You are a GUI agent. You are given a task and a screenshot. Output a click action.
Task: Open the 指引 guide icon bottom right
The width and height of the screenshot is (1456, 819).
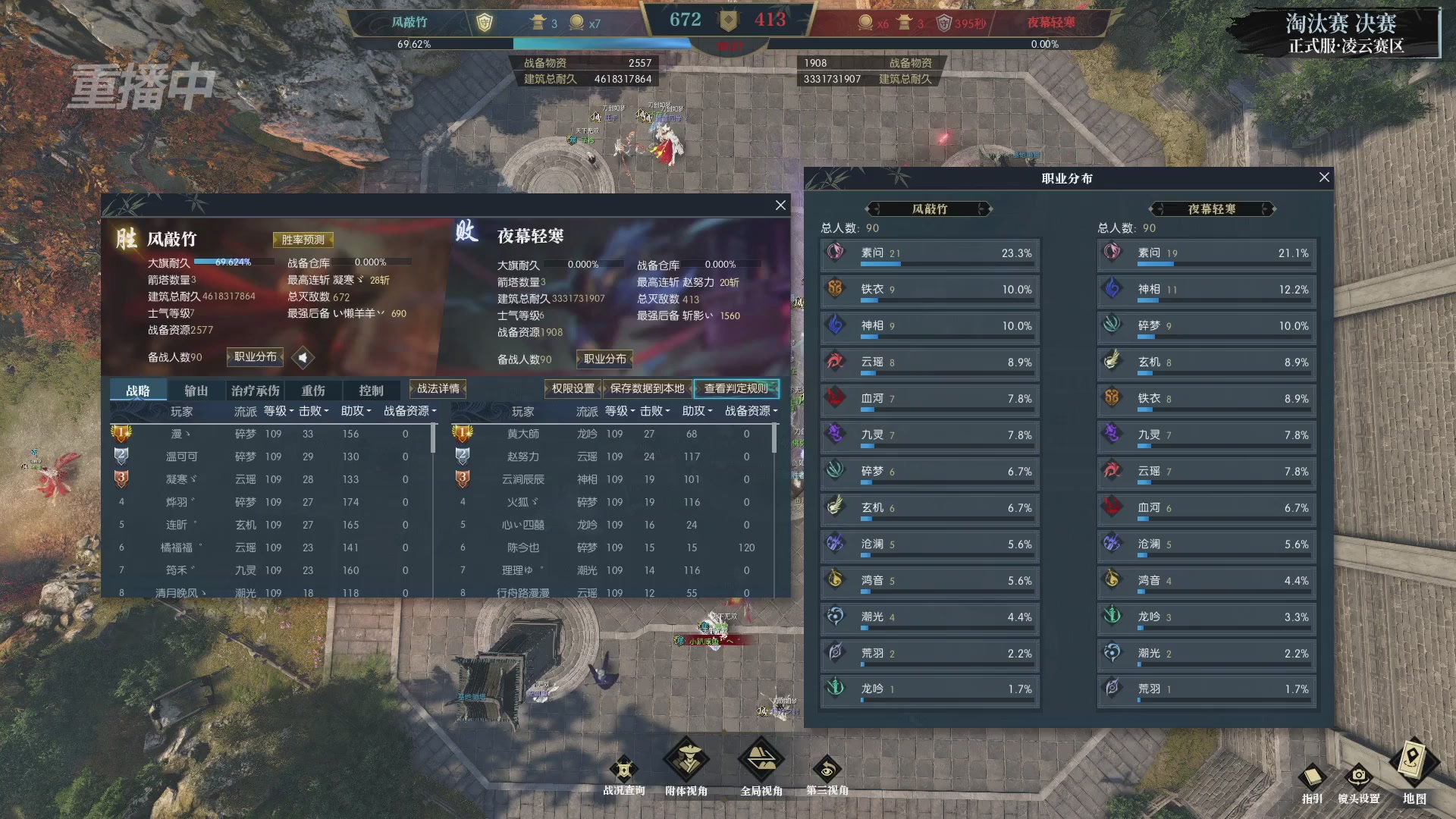1311,775
